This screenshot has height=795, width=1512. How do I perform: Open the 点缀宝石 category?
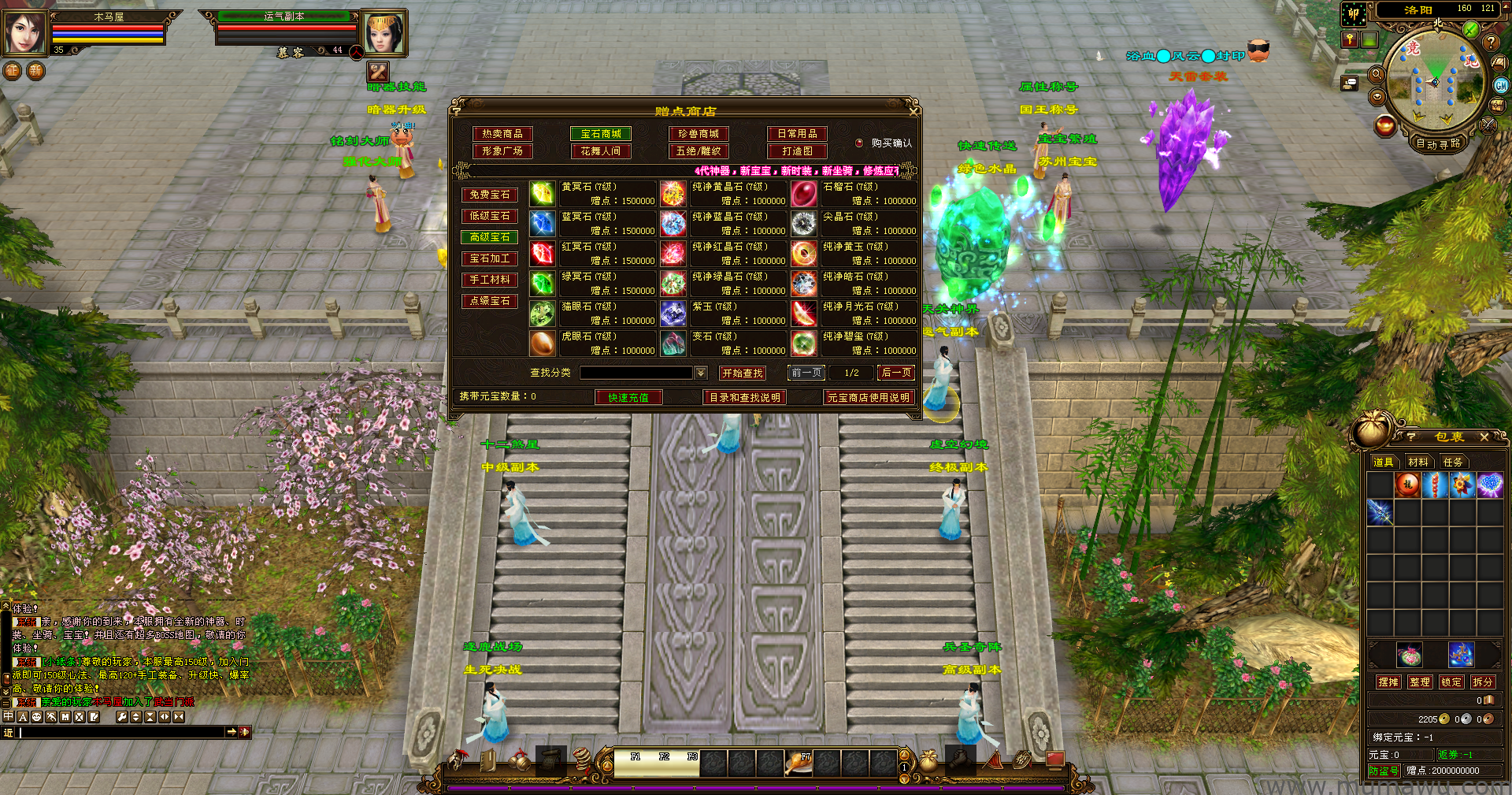click(490, 301)
